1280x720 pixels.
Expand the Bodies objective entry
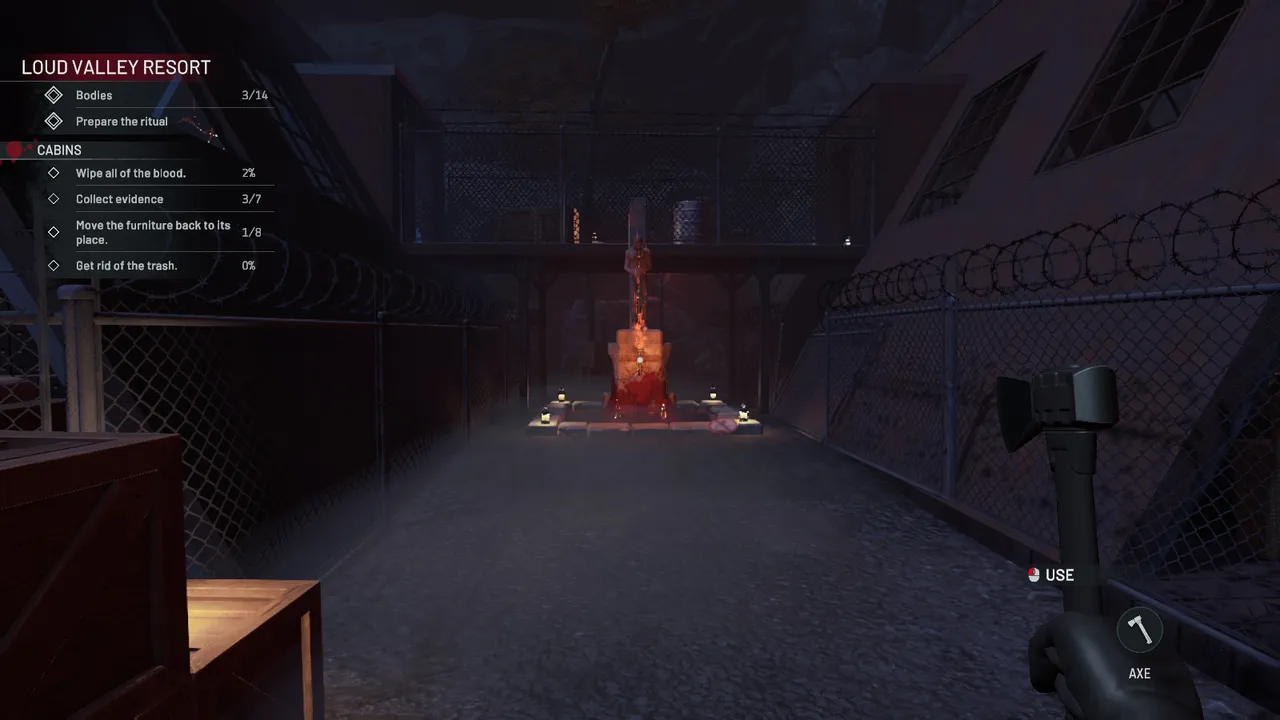pyautogui.click(x=93, y=94)
